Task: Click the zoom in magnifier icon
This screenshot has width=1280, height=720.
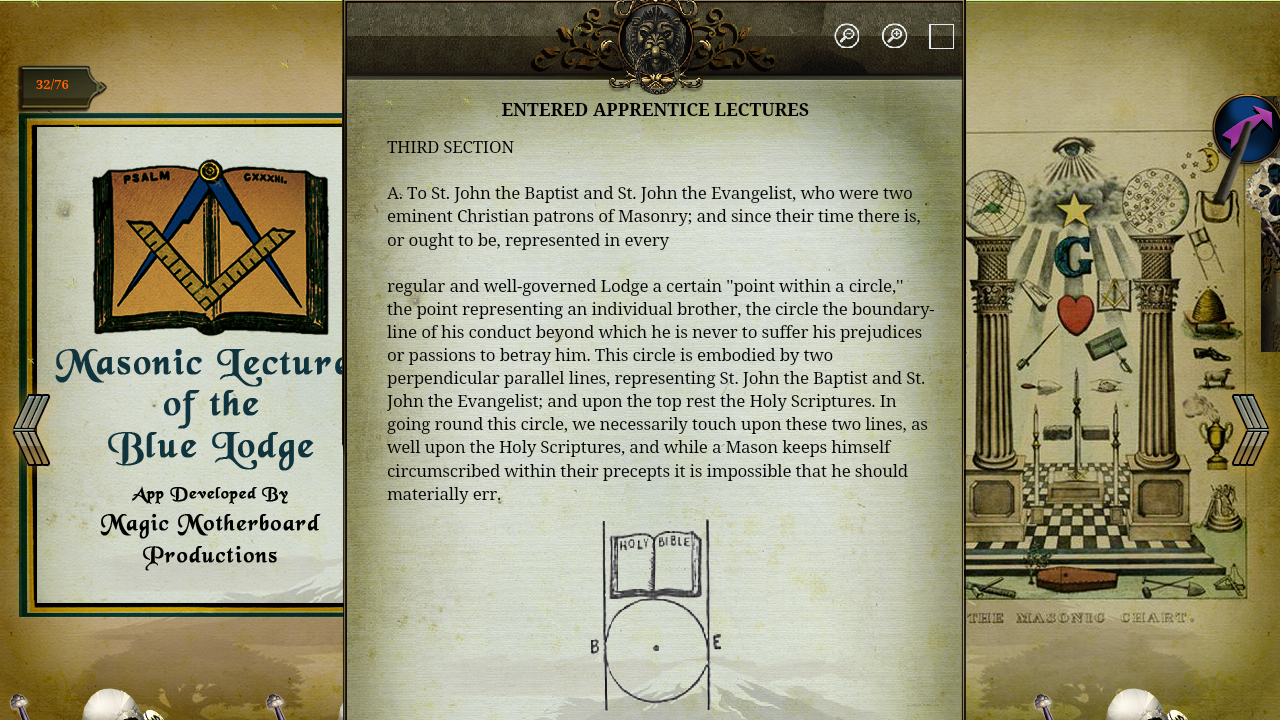Action: 894,35
